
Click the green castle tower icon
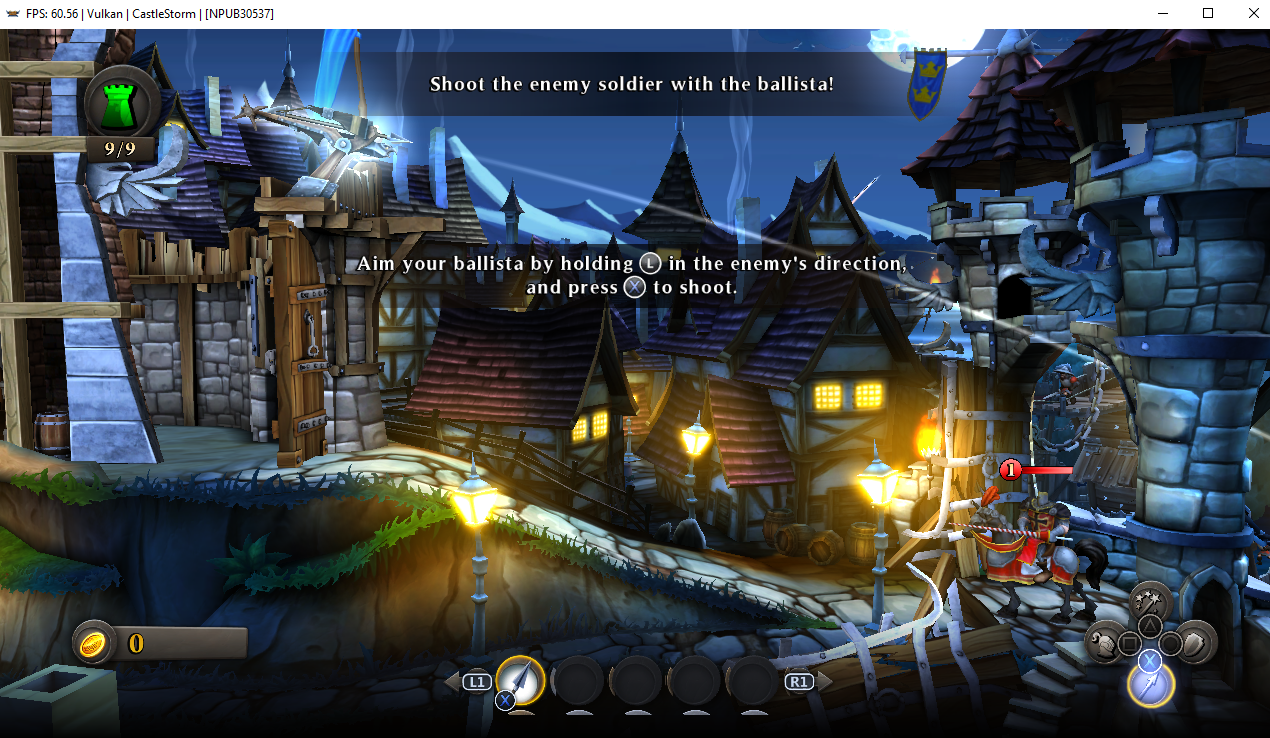(x=122, y=103)
